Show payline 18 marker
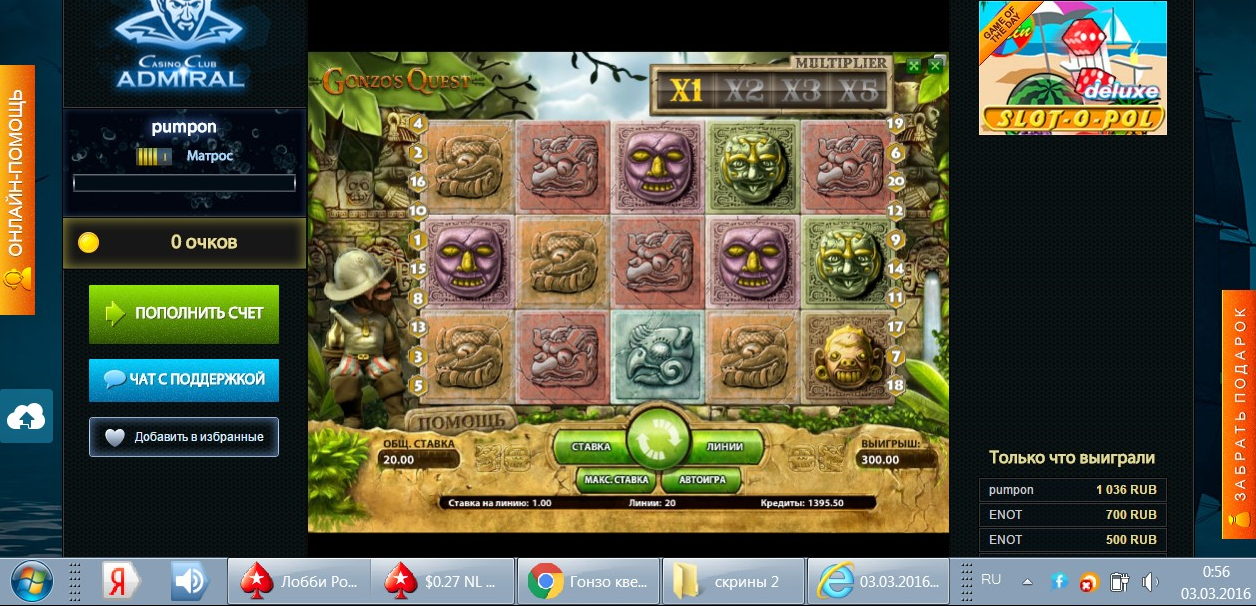1256x606 pixels. [x=895, y=385]
